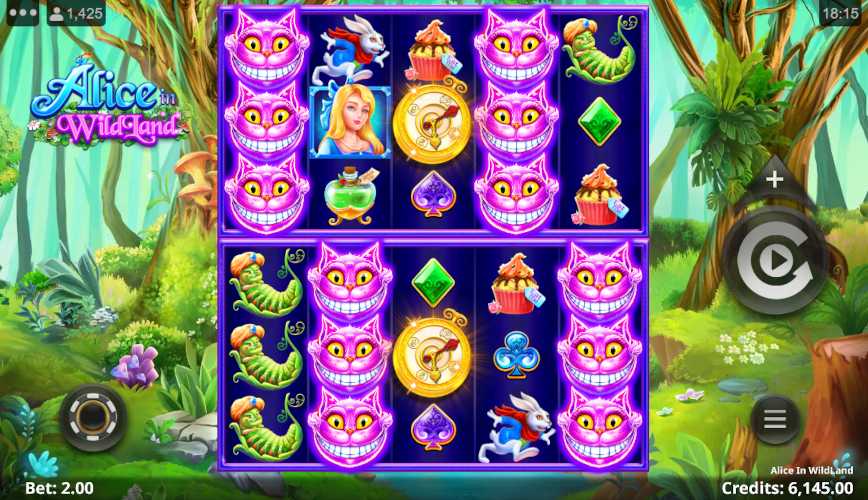Expand the plus options above spin
The height and width of the screenshot is (500, 868).
point(775,181)
